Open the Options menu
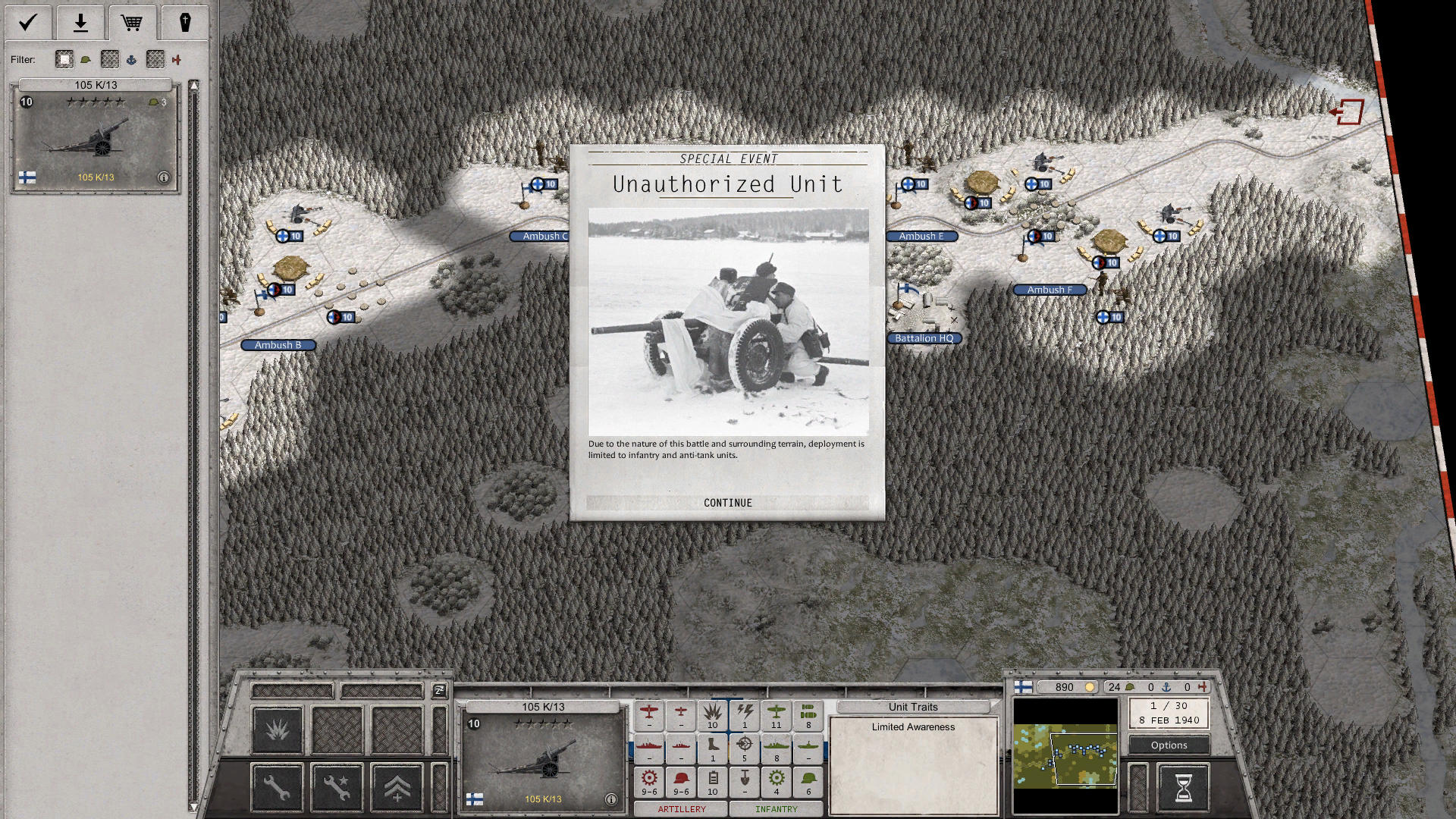Screen dimensions: 1456x819 [1168, 745]
